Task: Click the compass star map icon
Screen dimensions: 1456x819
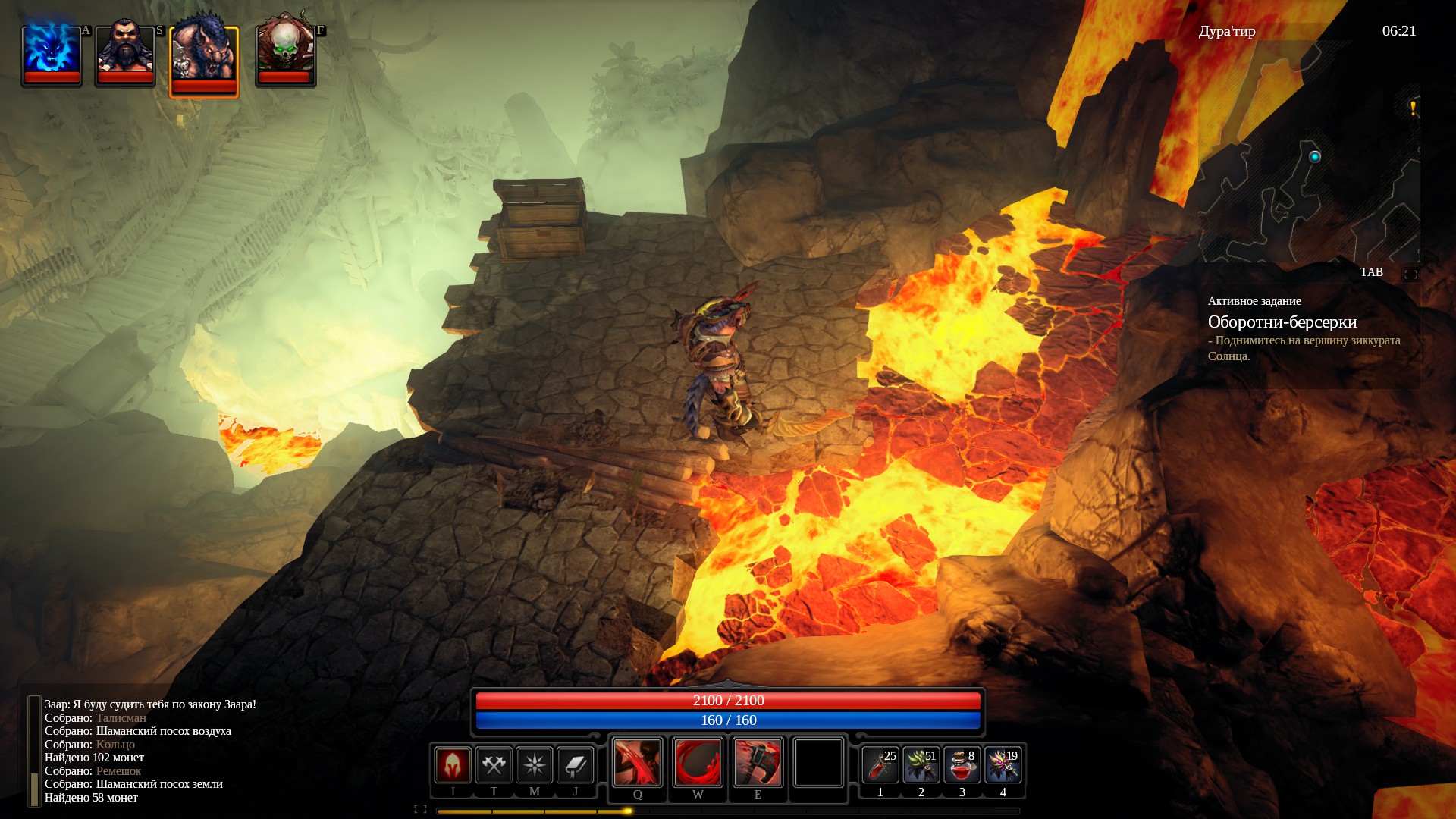Action: click(535, 764)
